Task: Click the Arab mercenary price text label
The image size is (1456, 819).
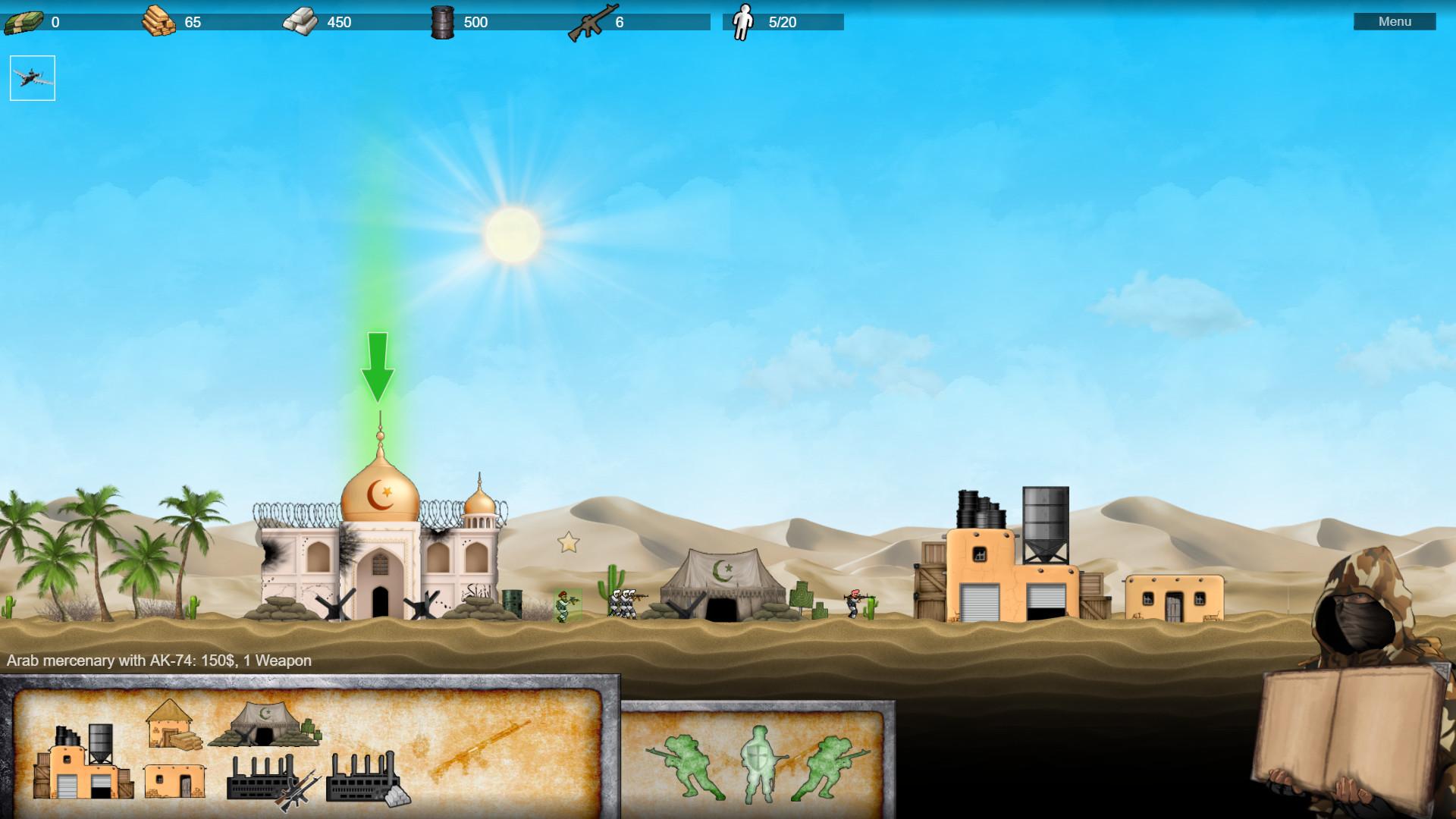Action: click(x=158, y=661)
